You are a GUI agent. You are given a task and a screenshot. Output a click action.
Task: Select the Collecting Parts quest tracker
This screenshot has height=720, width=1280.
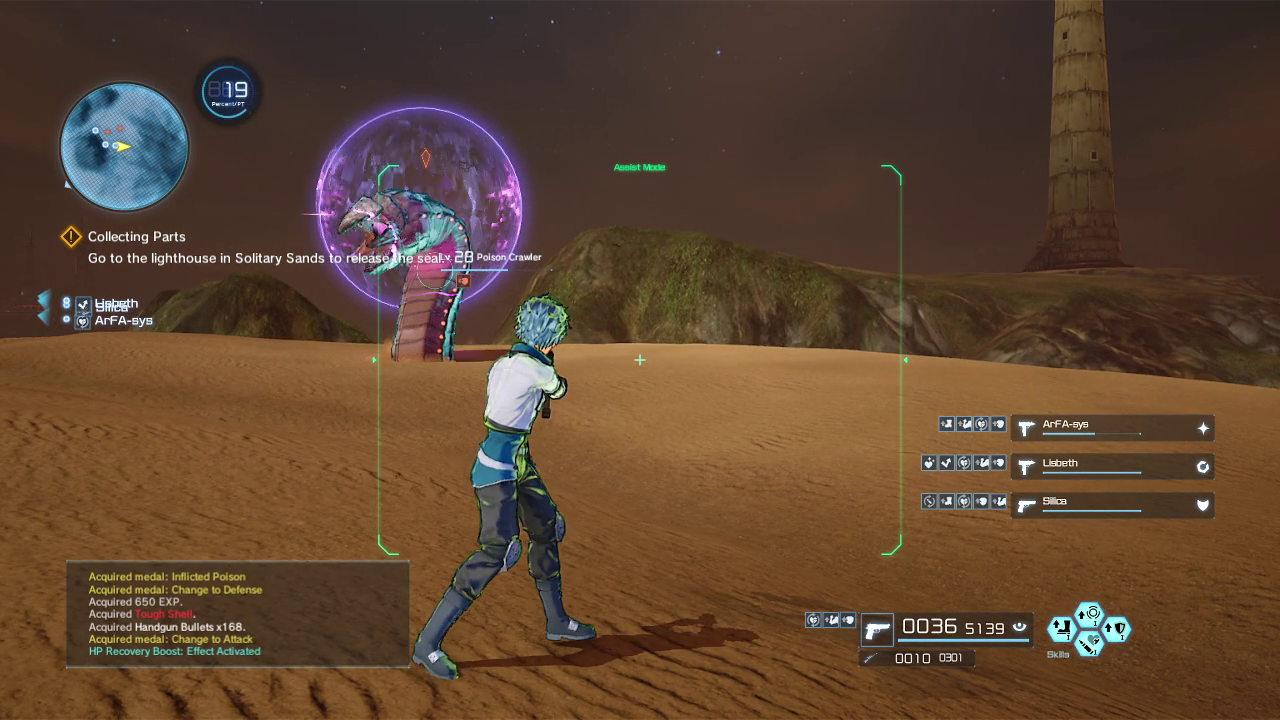(136, 237)
